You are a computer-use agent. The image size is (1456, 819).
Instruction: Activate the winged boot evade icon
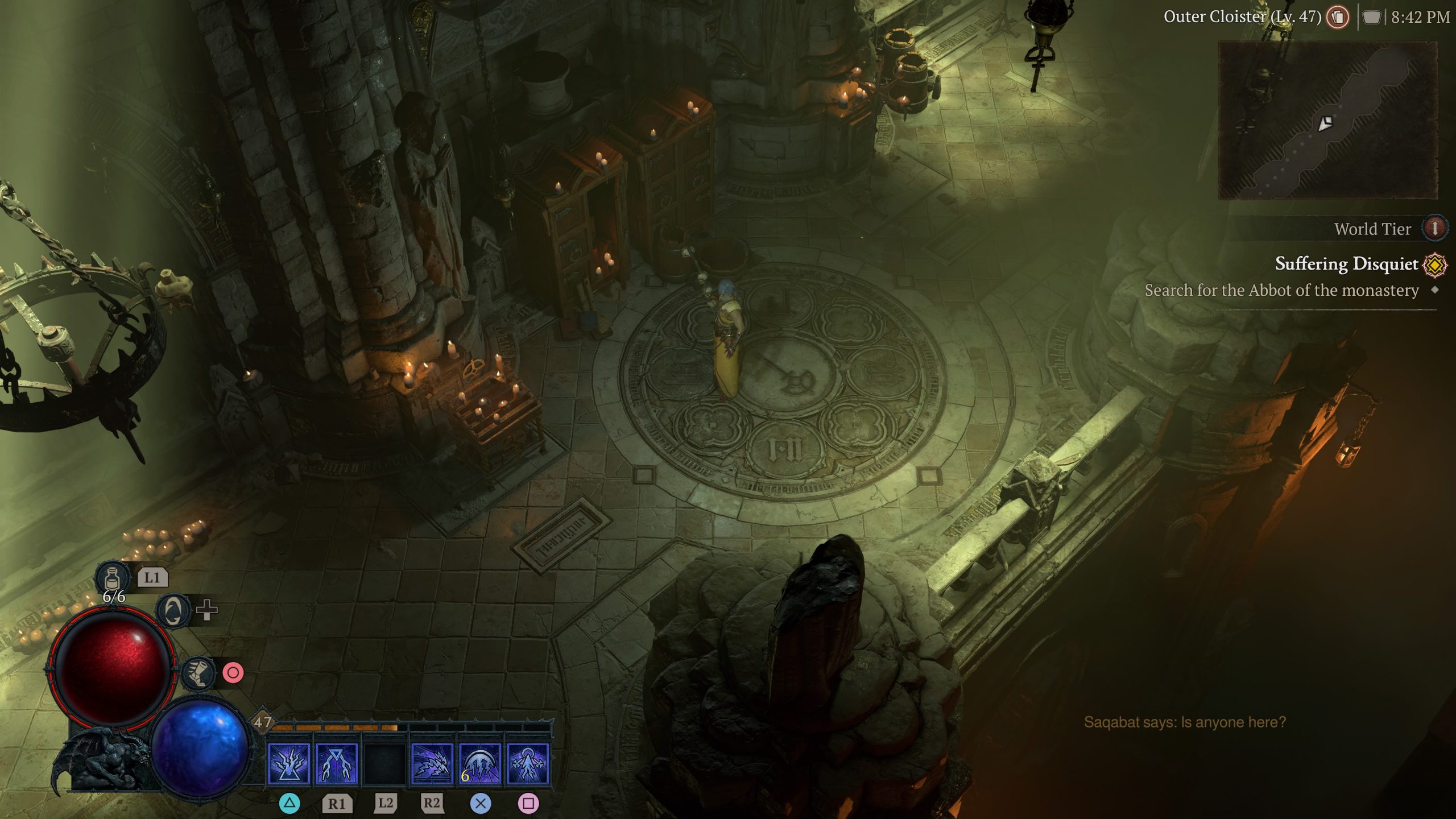[x=198, y=673]
